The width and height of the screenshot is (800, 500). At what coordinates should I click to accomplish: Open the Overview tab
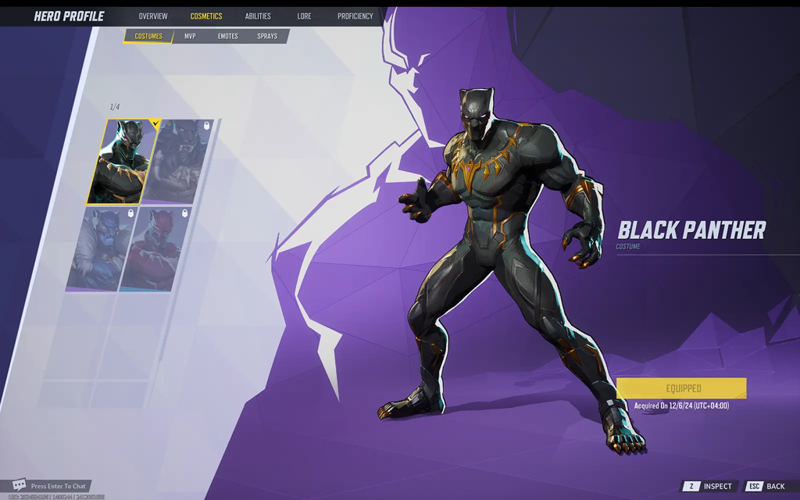point(153,16)
